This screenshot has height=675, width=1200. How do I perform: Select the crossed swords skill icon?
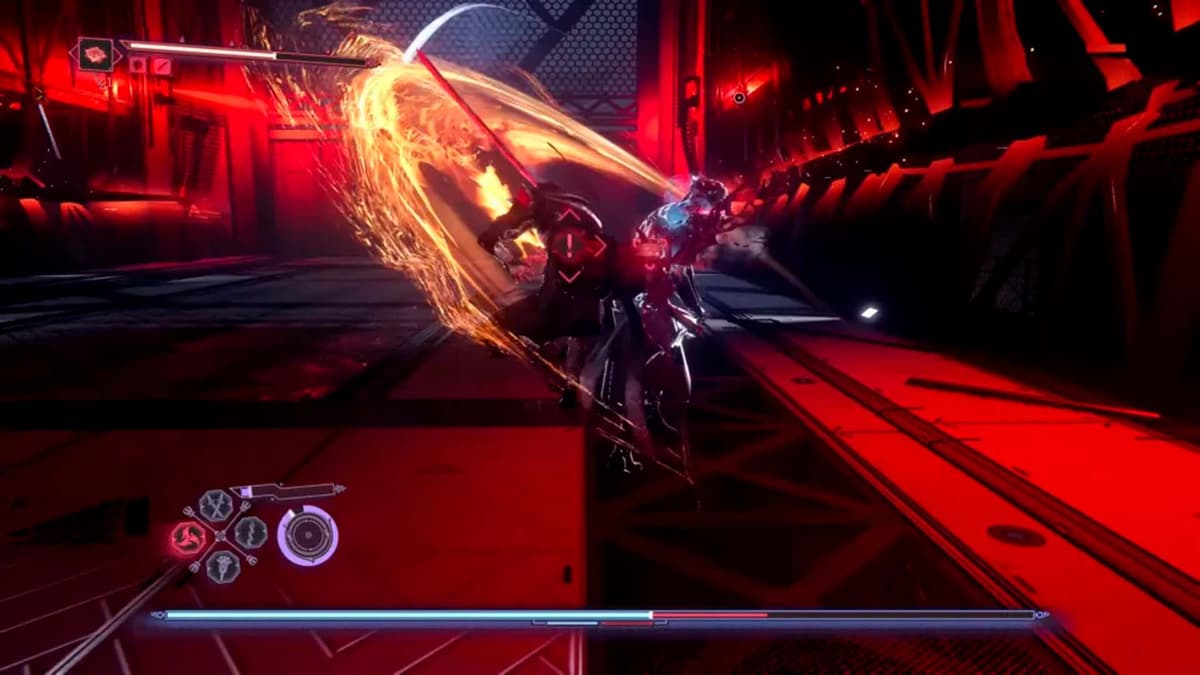click(x=215, y=505)
